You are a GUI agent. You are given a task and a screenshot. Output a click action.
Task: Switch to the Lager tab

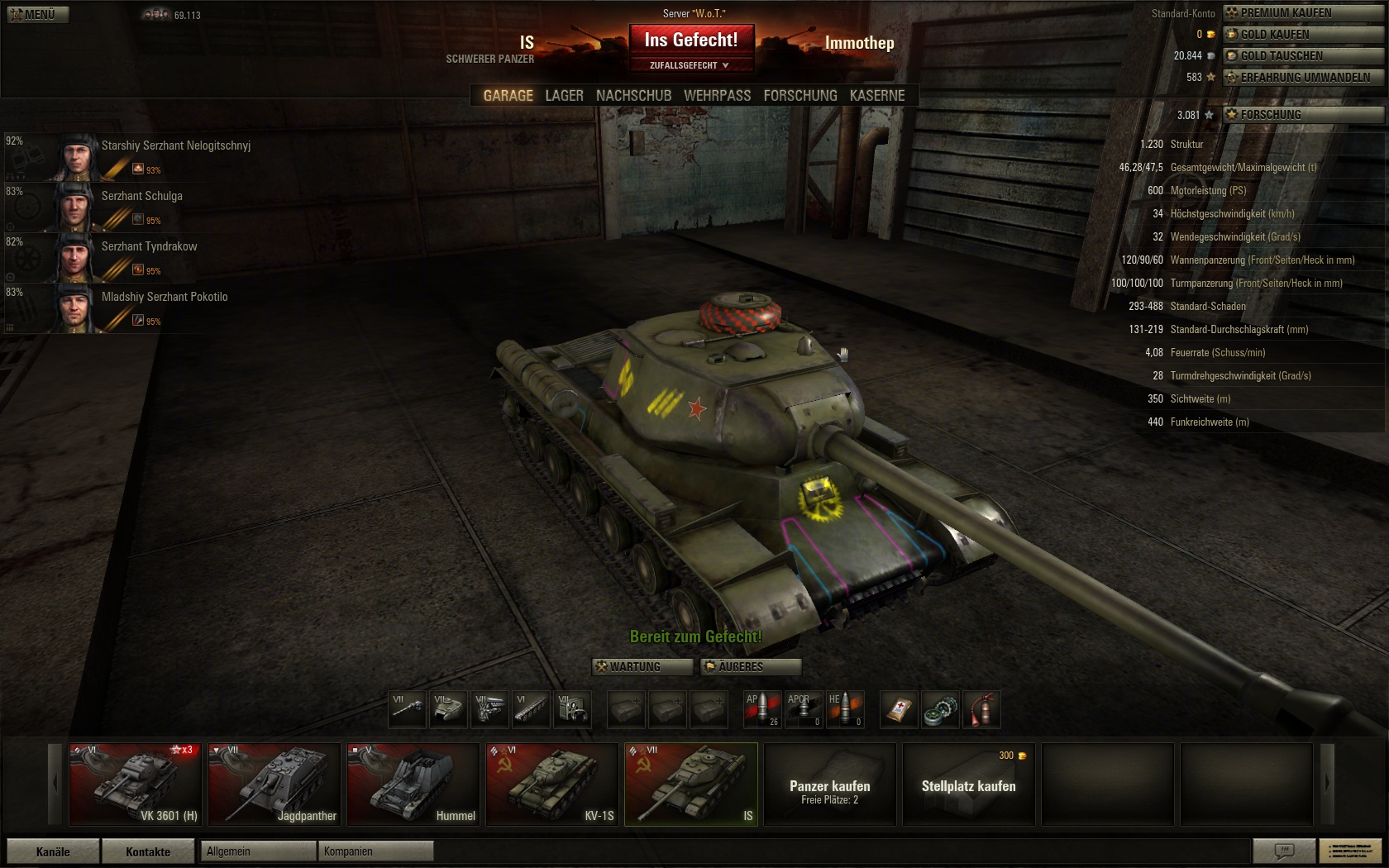coord(564,96)
